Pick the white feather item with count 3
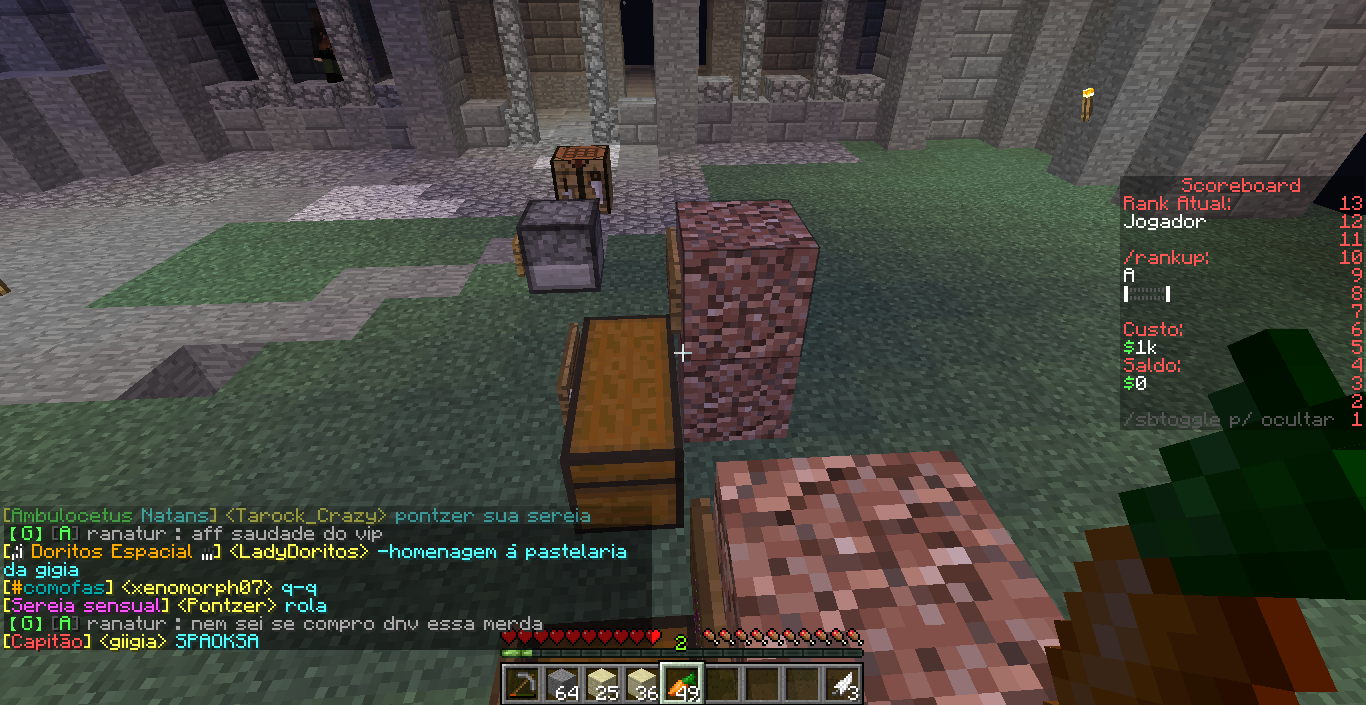Image resolution: width=1366 pixels, height=705 pixels. [842, 683]
